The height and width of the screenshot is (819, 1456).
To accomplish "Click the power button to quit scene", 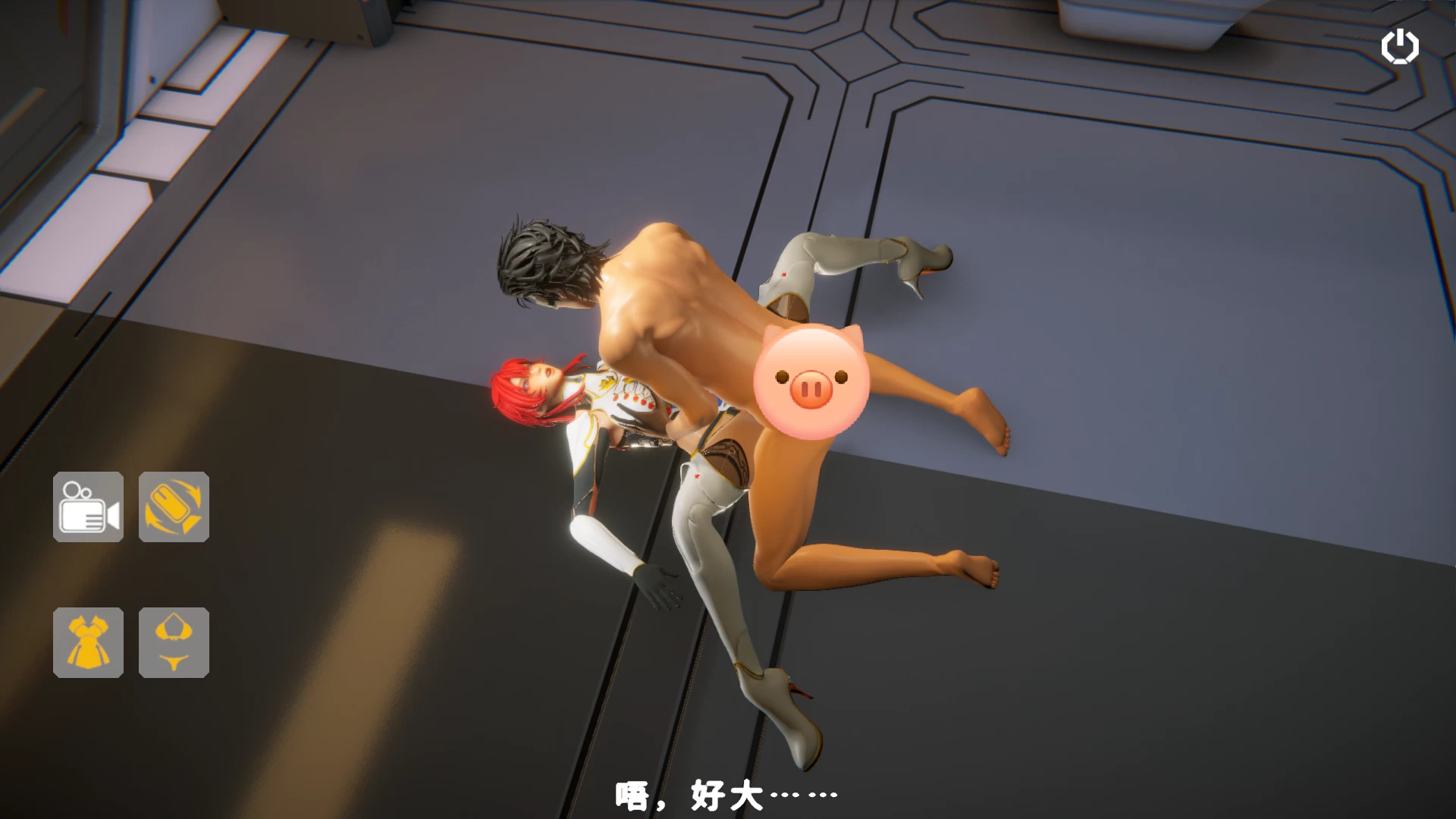I will tap(1400, 46).
